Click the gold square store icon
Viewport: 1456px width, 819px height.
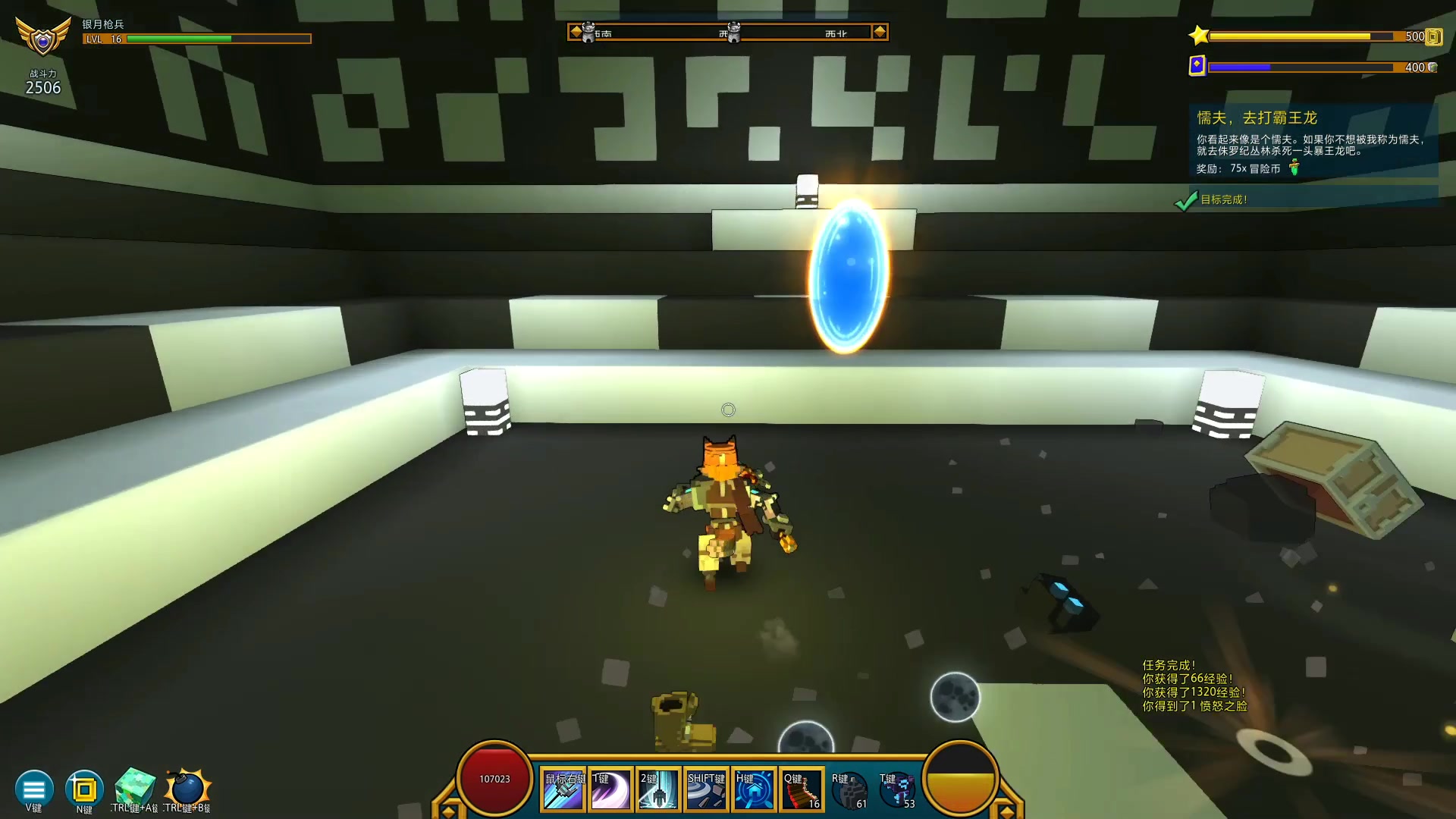[x=84, y=789]
